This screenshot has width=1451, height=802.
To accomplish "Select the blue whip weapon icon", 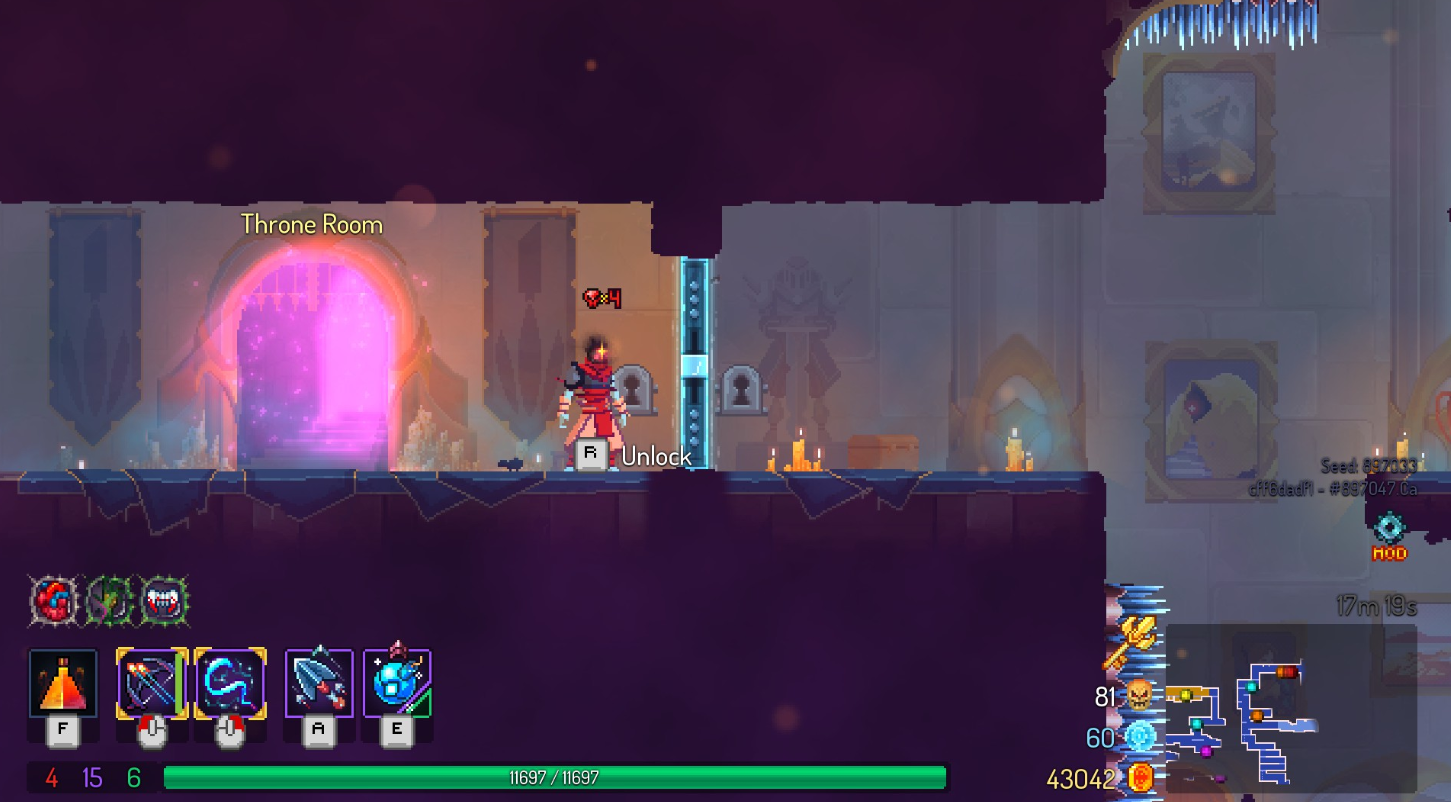I will click(229, 685).
